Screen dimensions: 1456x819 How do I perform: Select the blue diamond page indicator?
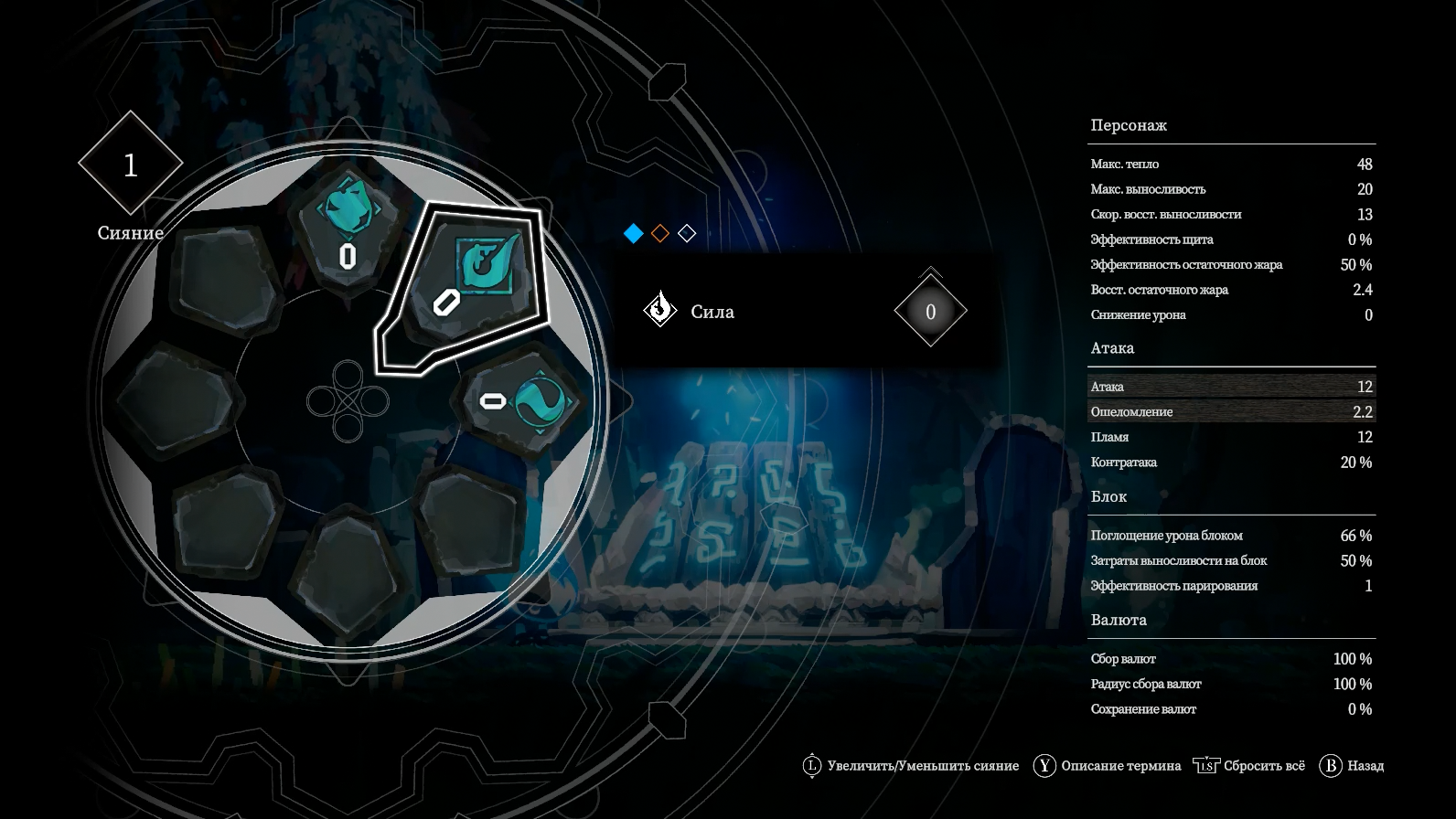(x=634, y=234)
